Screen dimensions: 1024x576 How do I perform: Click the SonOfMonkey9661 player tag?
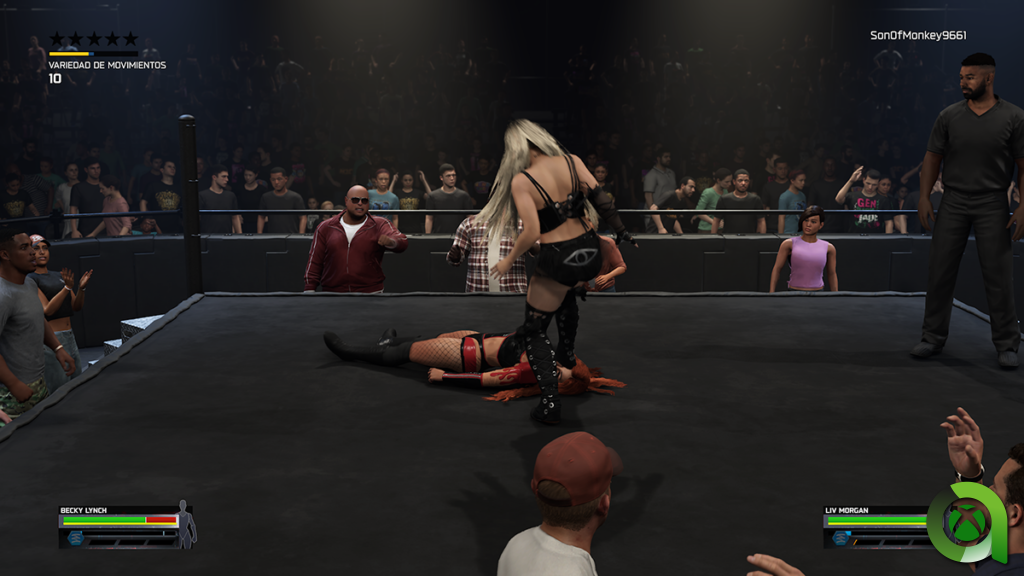click(x=918, y=35)
